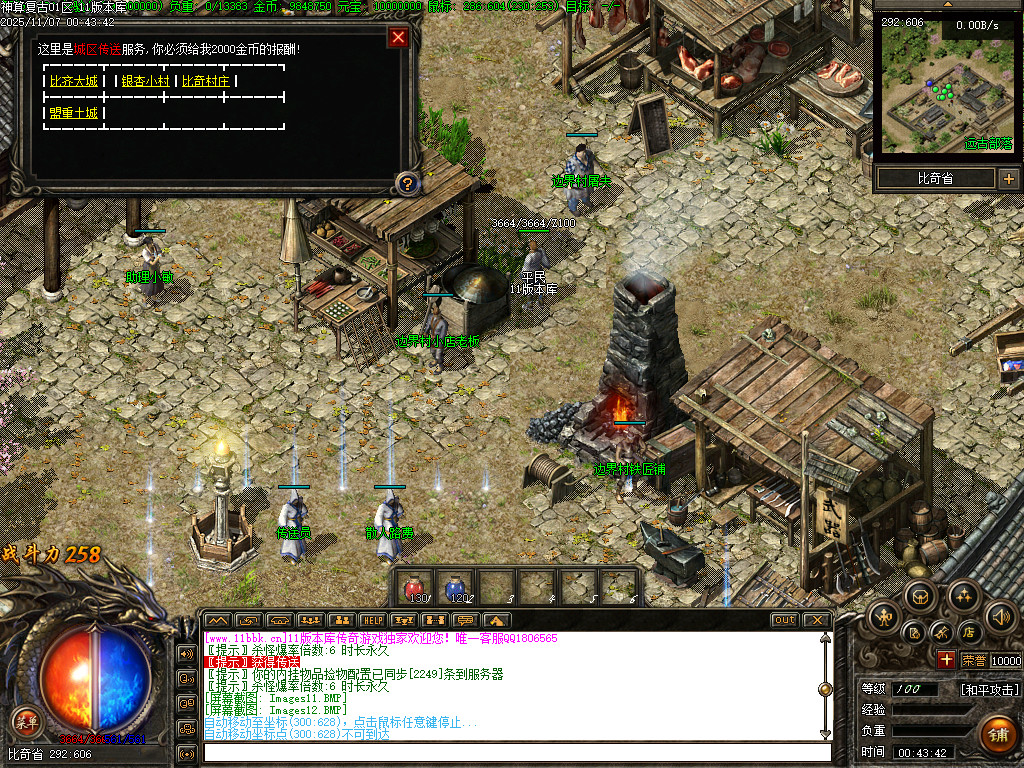The width and height of the screenshot is (1024, 768).
Task: Use the red potion in hotbar slot
Action: (414, 588)
